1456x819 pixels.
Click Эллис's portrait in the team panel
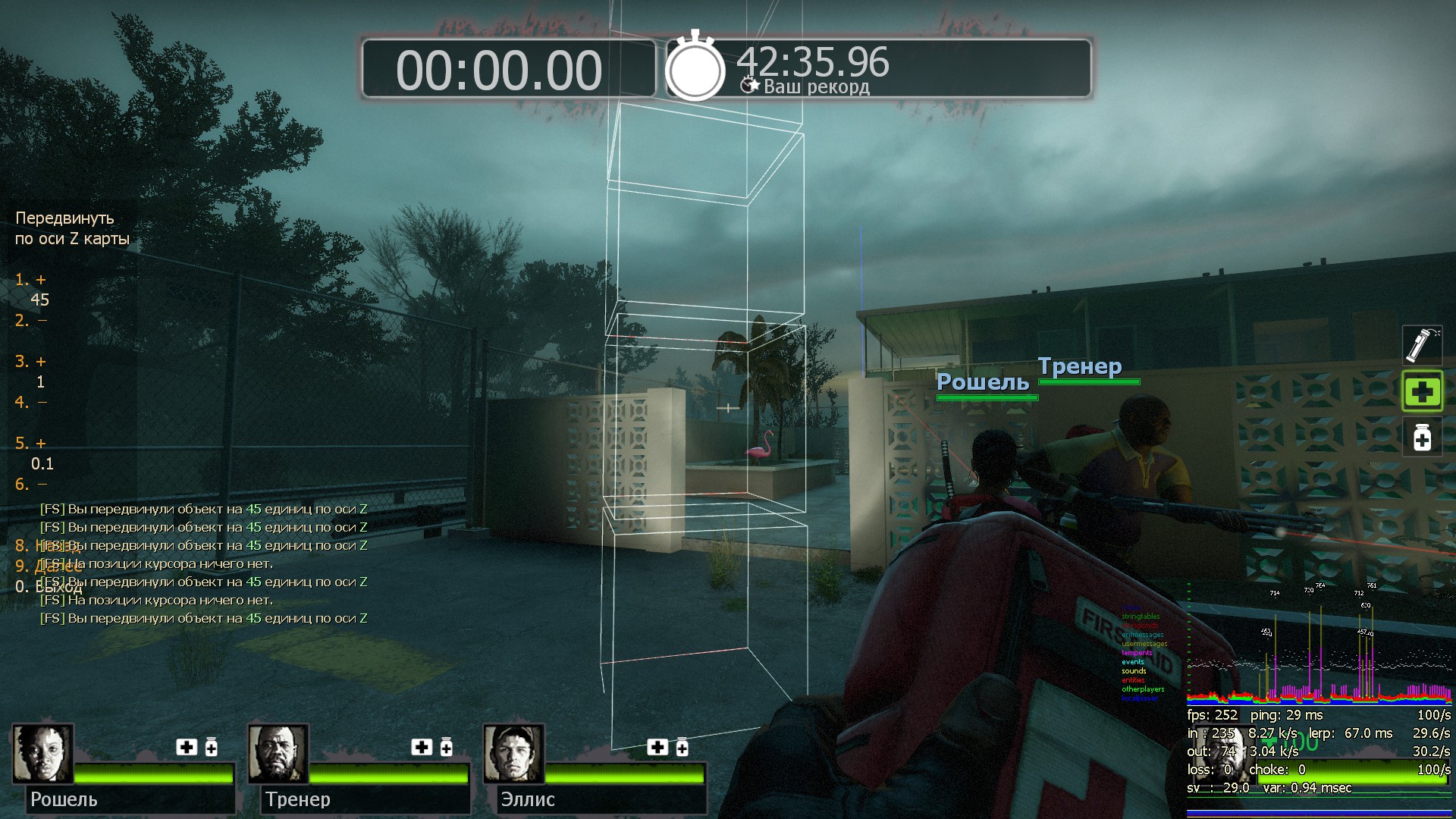[x=514, y=754]
